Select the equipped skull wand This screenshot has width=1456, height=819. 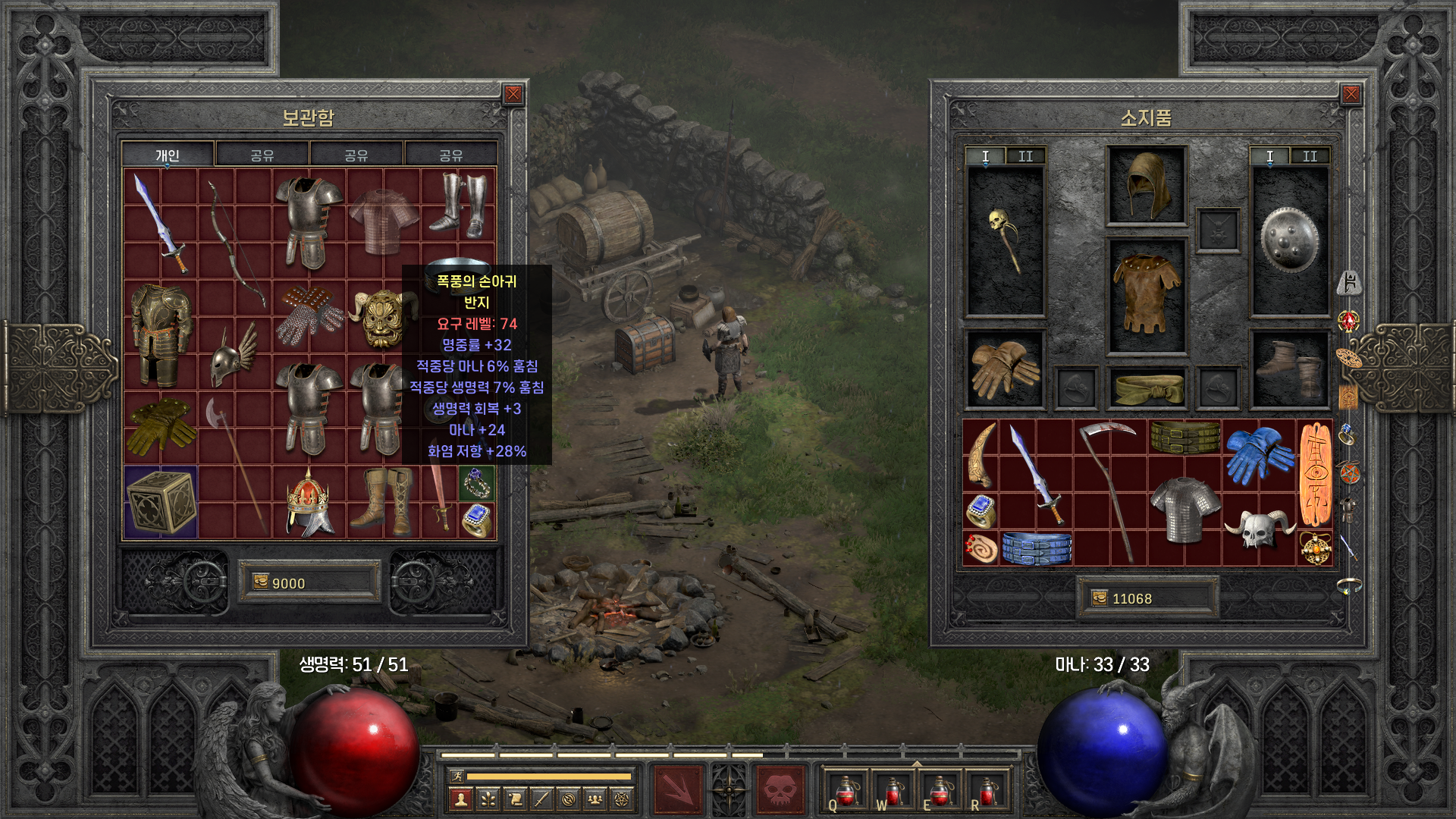pyautogui.click(x=1006, y=241)
